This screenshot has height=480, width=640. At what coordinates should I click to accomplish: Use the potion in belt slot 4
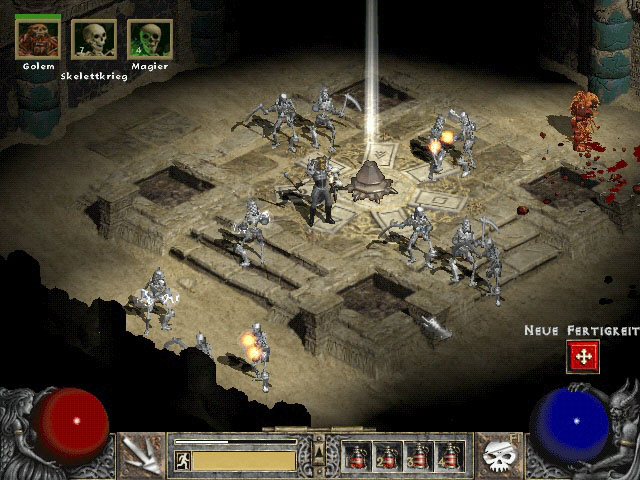(451, 456)
